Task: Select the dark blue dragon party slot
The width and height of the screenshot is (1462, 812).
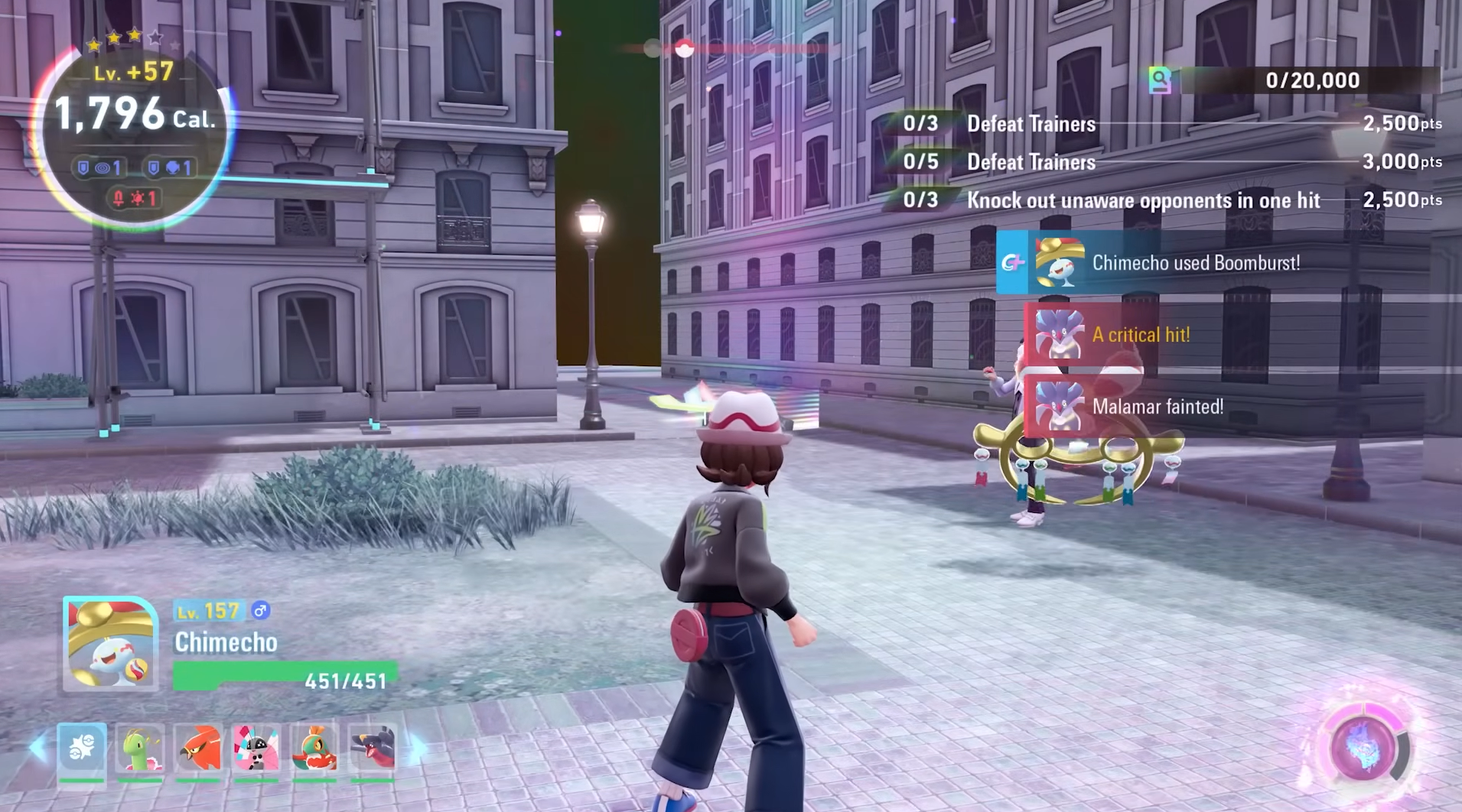Action: [x=373, y=748]
